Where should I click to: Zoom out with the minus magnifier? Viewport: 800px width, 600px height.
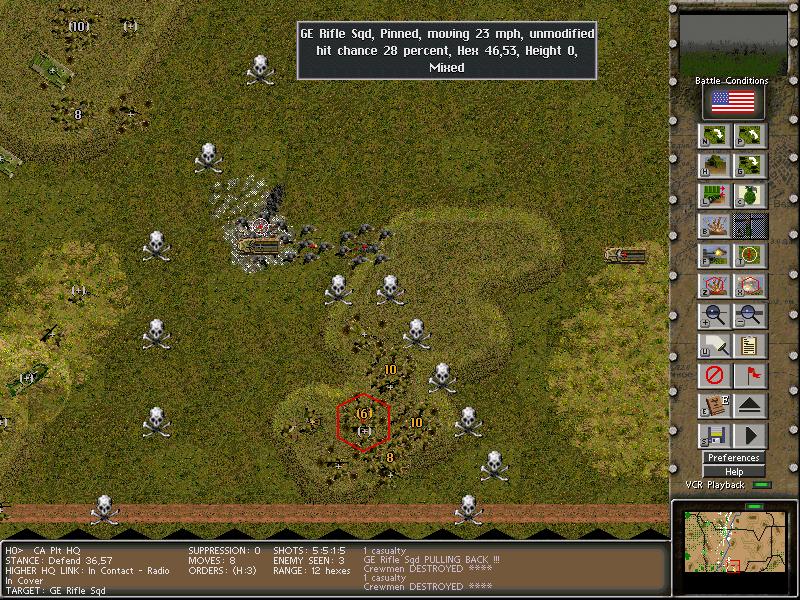coord(750,316)
